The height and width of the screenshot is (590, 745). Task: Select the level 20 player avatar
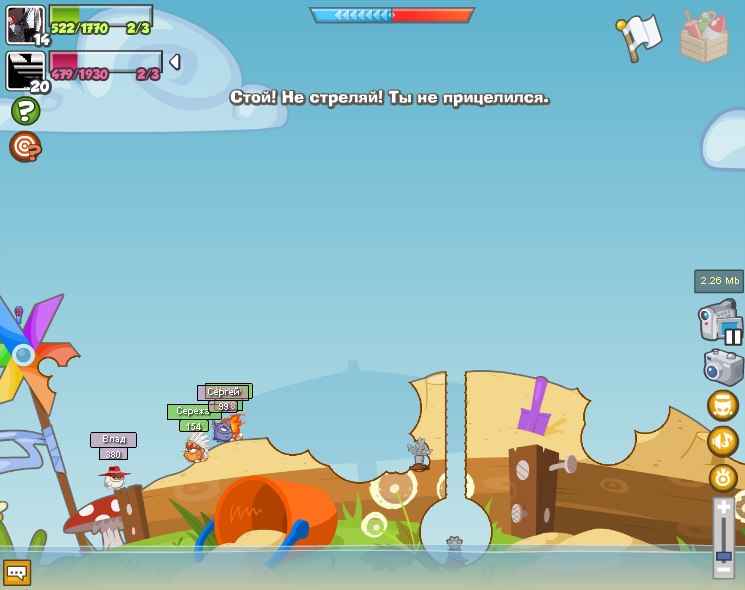click(25, 71)
